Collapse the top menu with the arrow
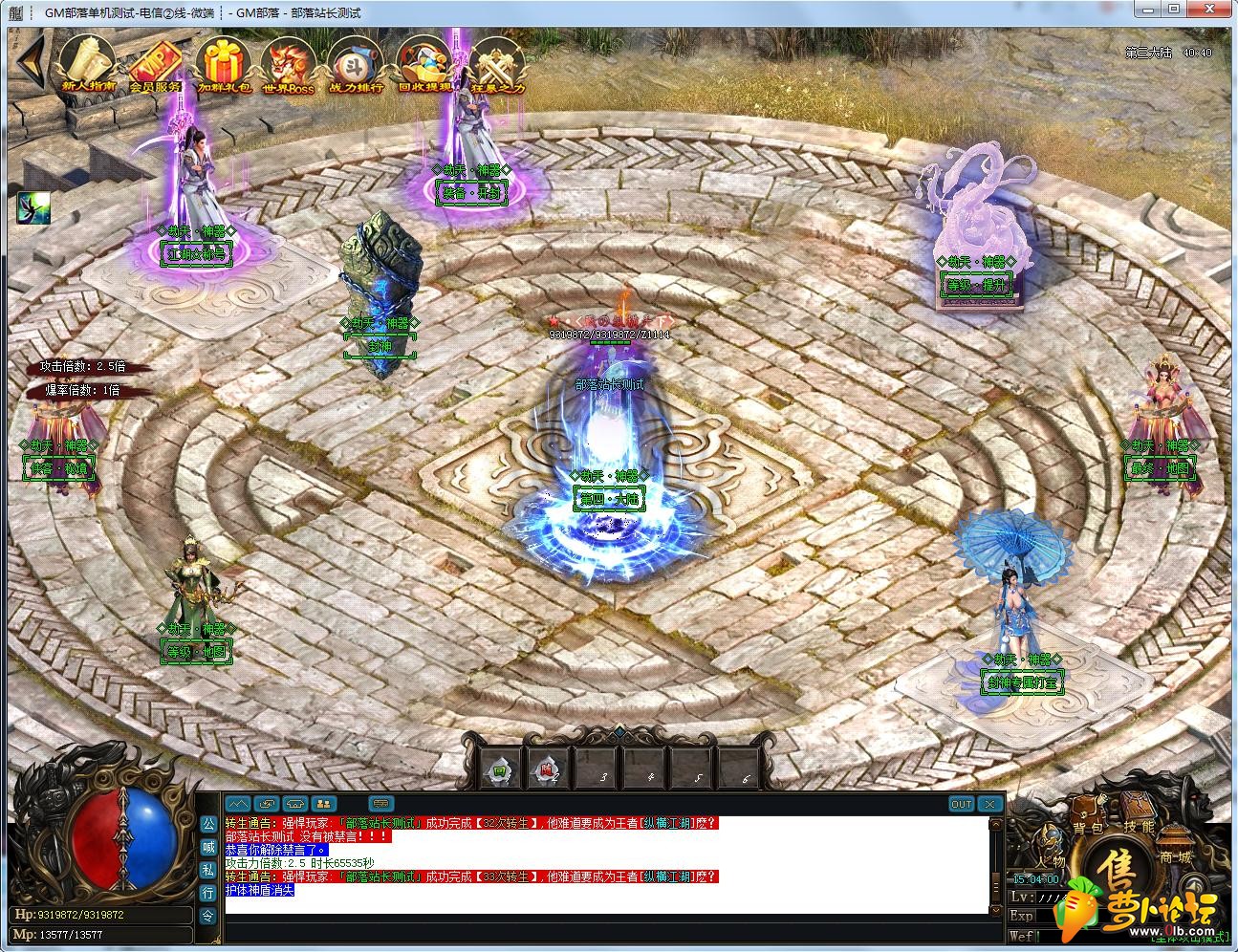1238x952 pixels. click(30, 63)
